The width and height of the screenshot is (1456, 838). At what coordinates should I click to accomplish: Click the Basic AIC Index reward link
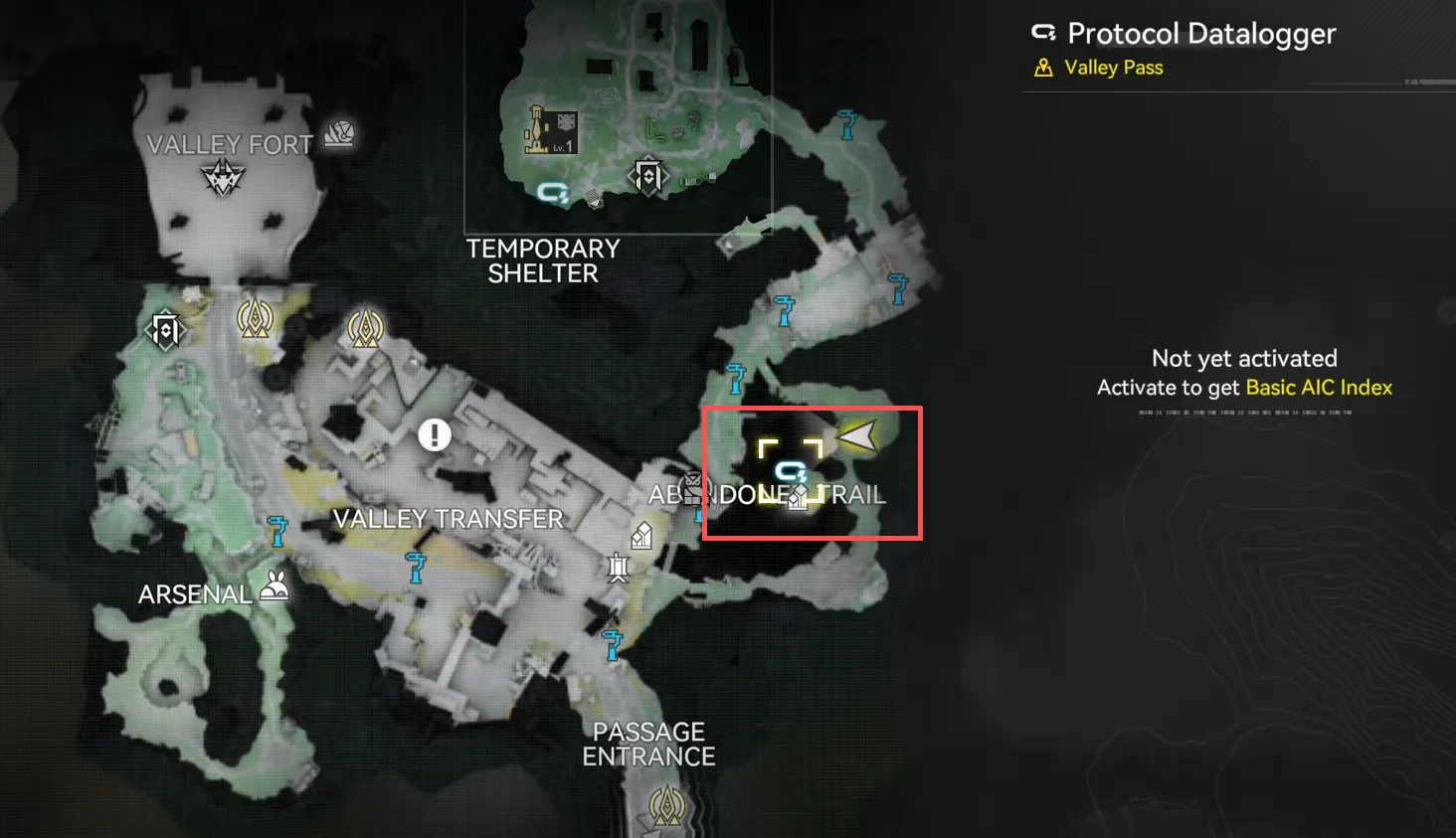coord(1319,388)
